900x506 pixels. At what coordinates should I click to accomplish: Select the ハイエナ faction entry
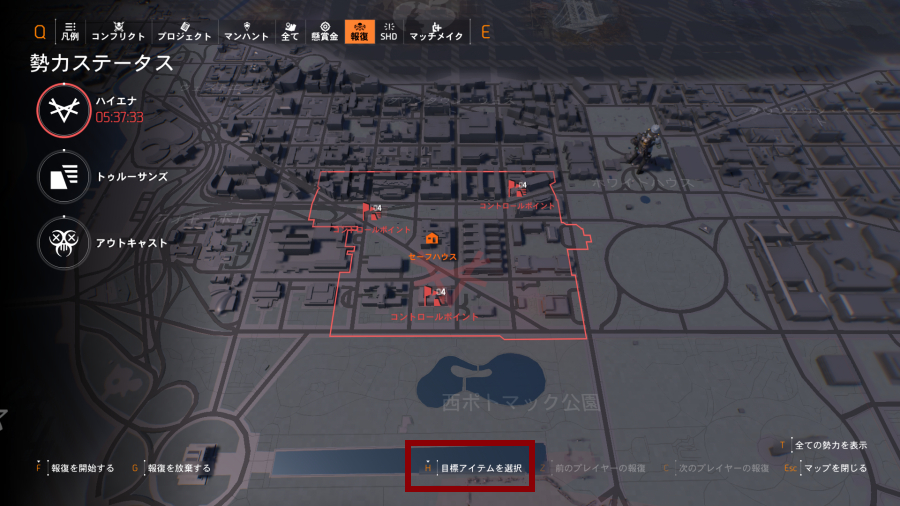[65, 110]
